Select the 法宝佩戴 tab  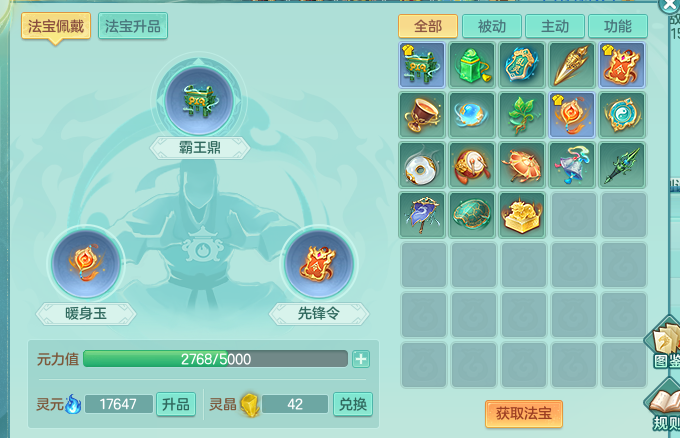coord(55,26)
